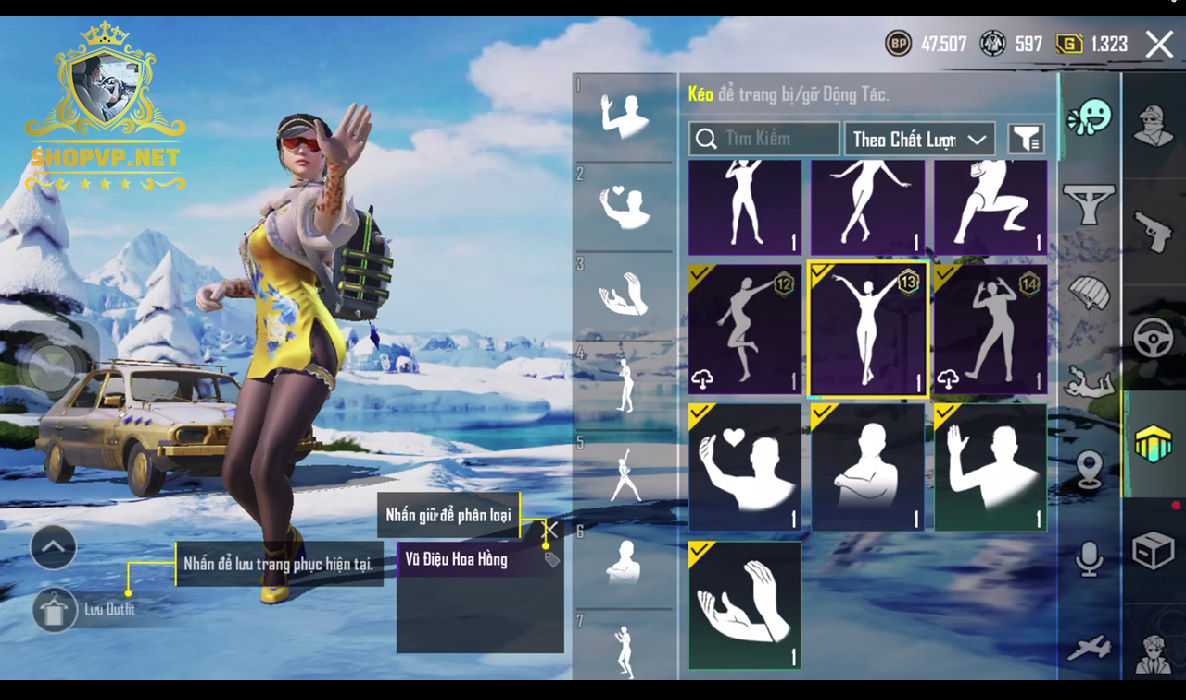Dismiss the Vũ Điệu Hoa Hồng tooltip

(x=551, y=528)
